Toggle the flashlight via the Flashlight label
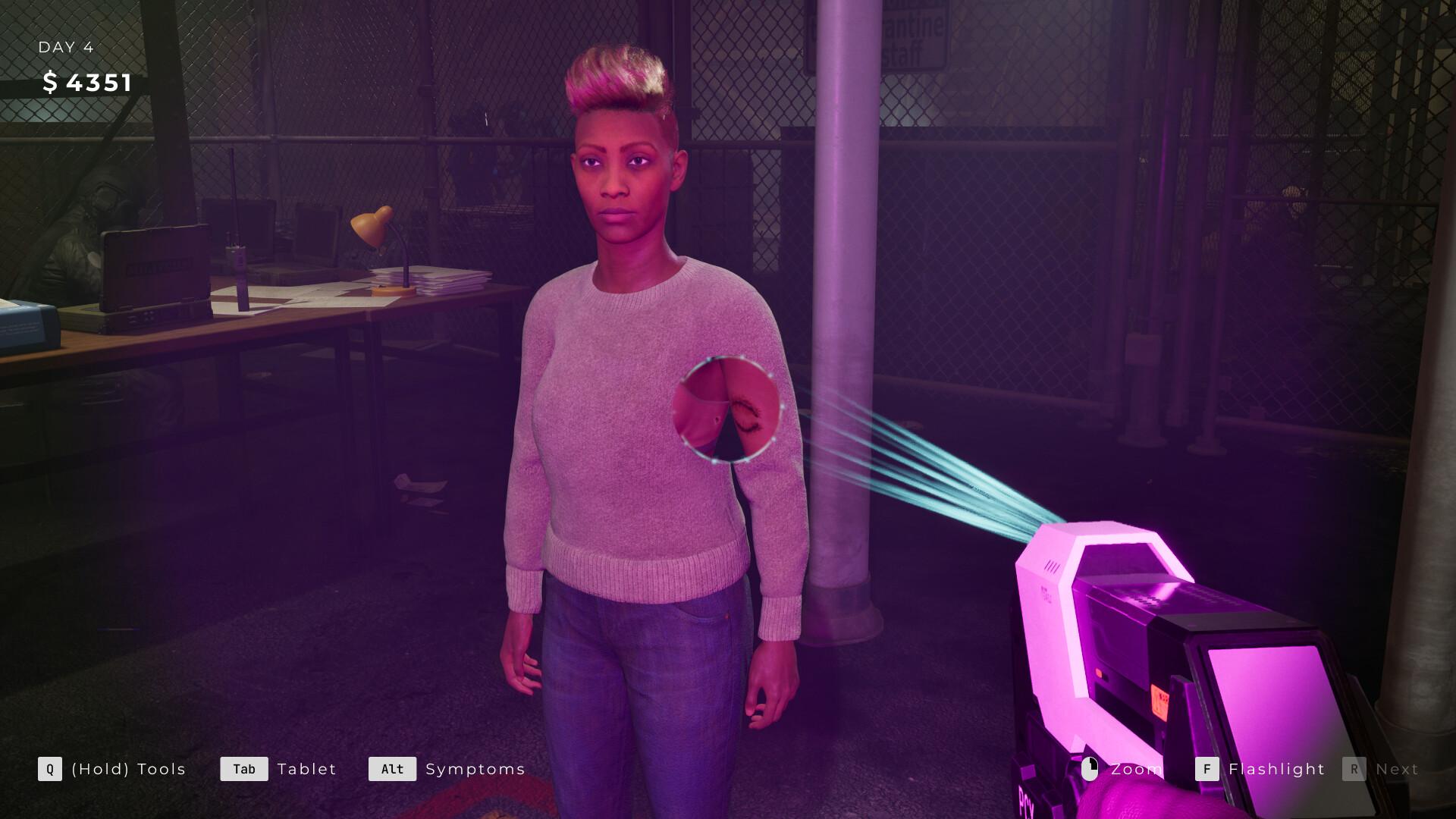This screenshot has height=819, width=1456. (x=1275, y=769)
